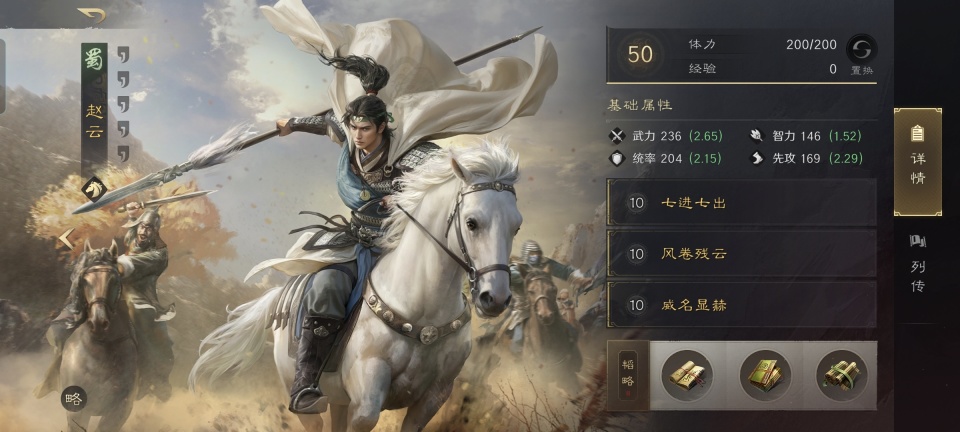960x432 pixels.
Task: Open the 七进七出 skill
Action: coord(741,203)
